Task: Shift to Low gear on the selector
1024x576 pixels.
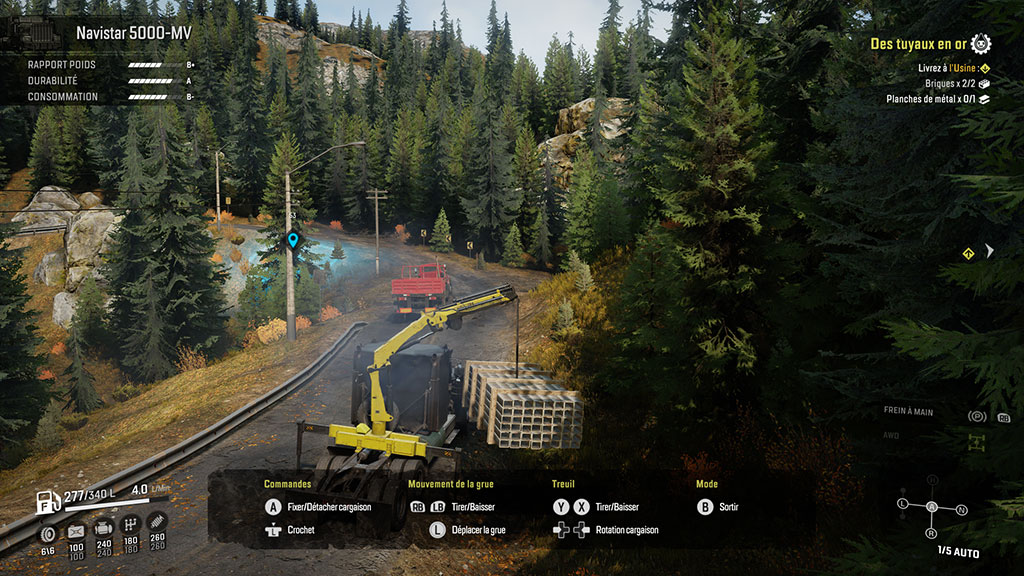Action: click(903, 502)
